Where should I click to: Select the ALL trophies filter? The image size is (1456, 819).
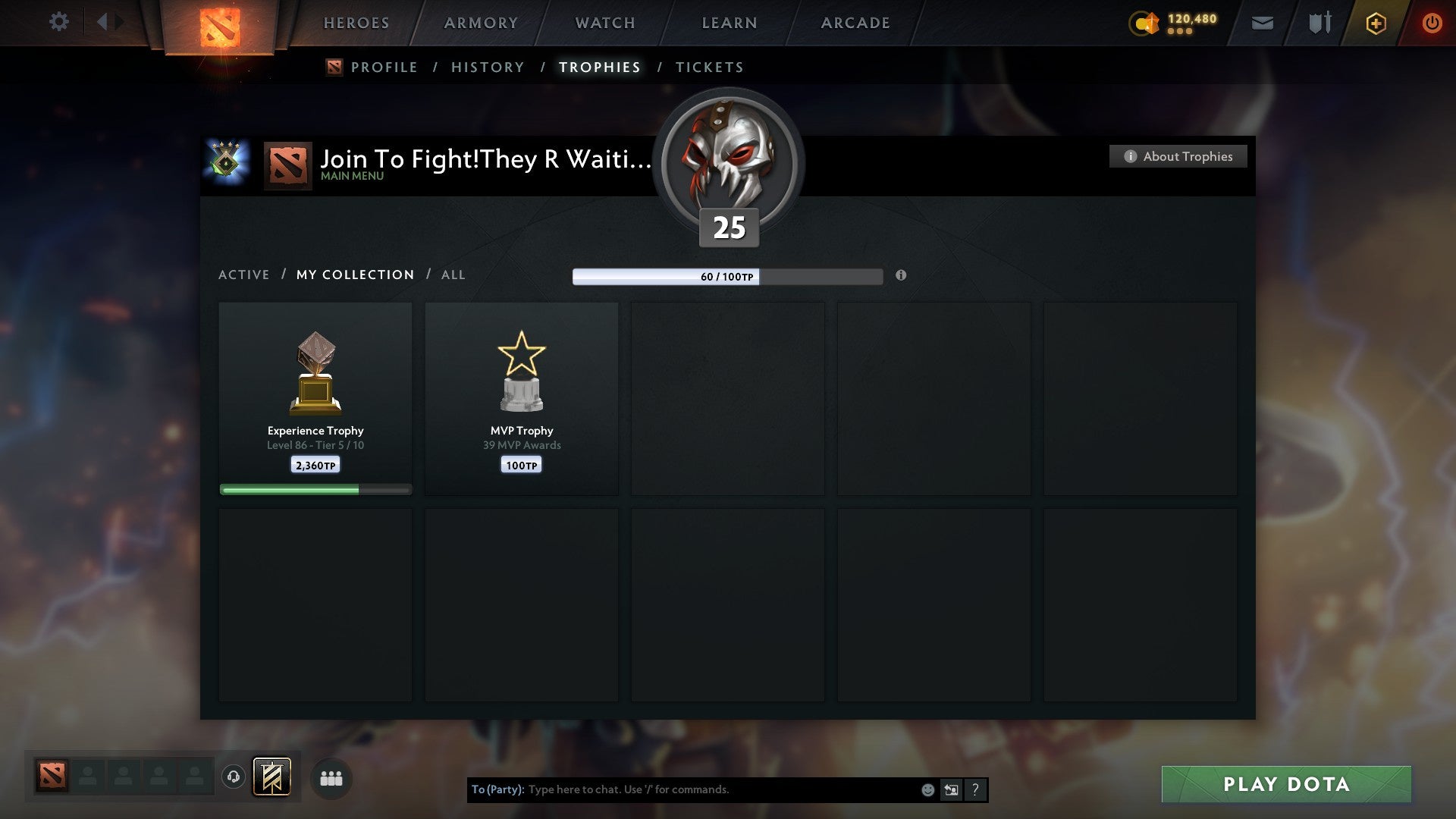pos(453,275)
